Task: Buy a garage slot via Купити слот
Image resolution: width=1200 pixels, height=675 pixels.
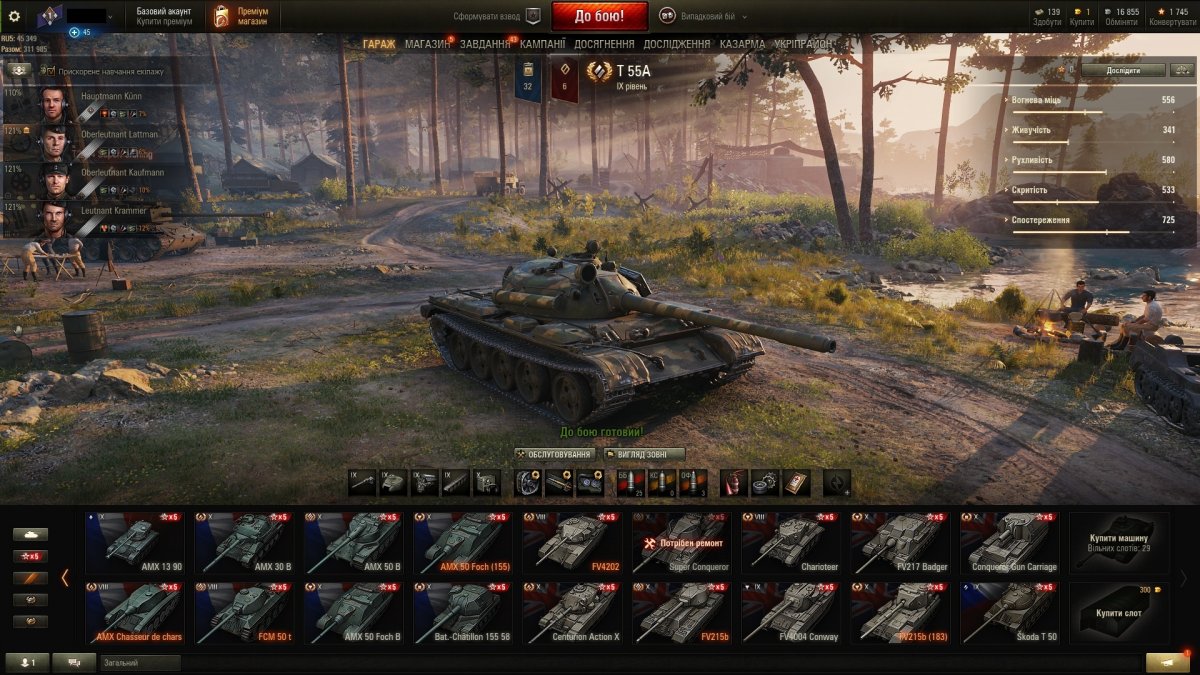Action: 1119,613
